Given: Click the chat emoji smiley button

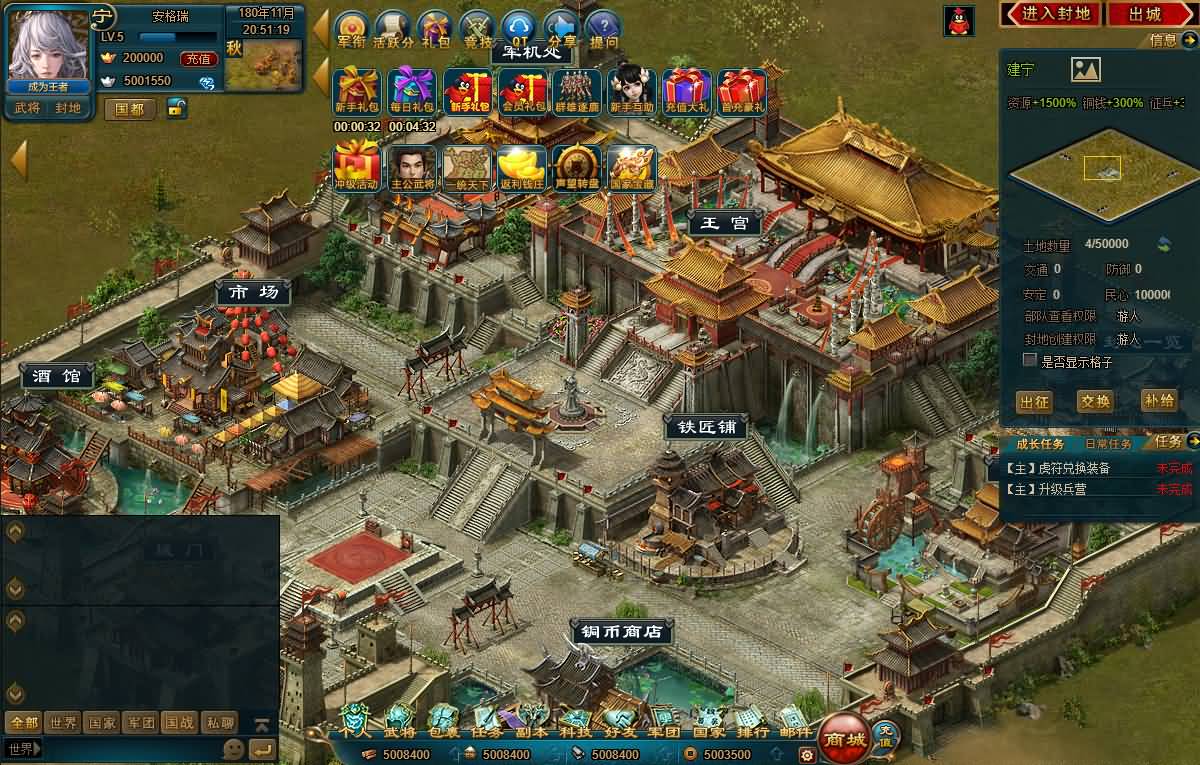Looking at the screenshot, I should pos(233,748).
